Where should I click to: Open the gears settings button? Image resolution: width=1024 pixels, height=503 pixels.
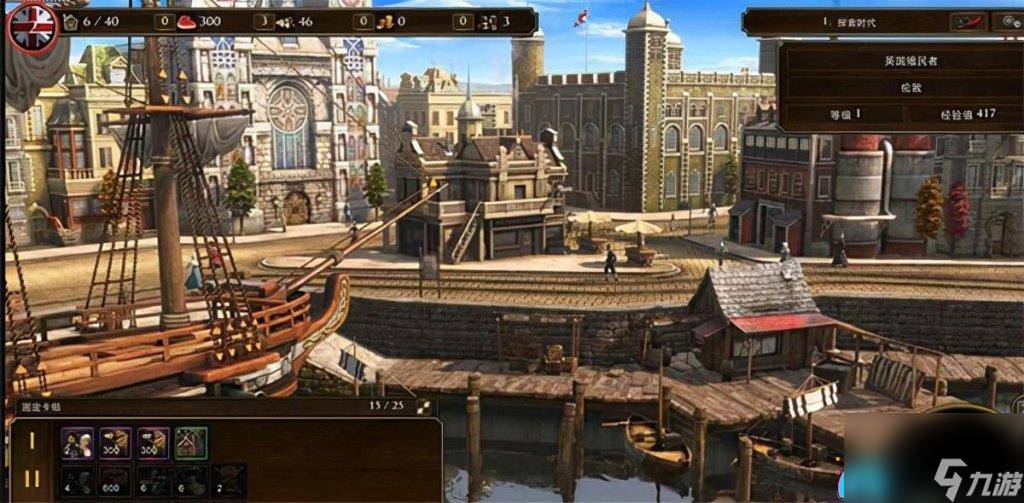(x=1008, y=21)
